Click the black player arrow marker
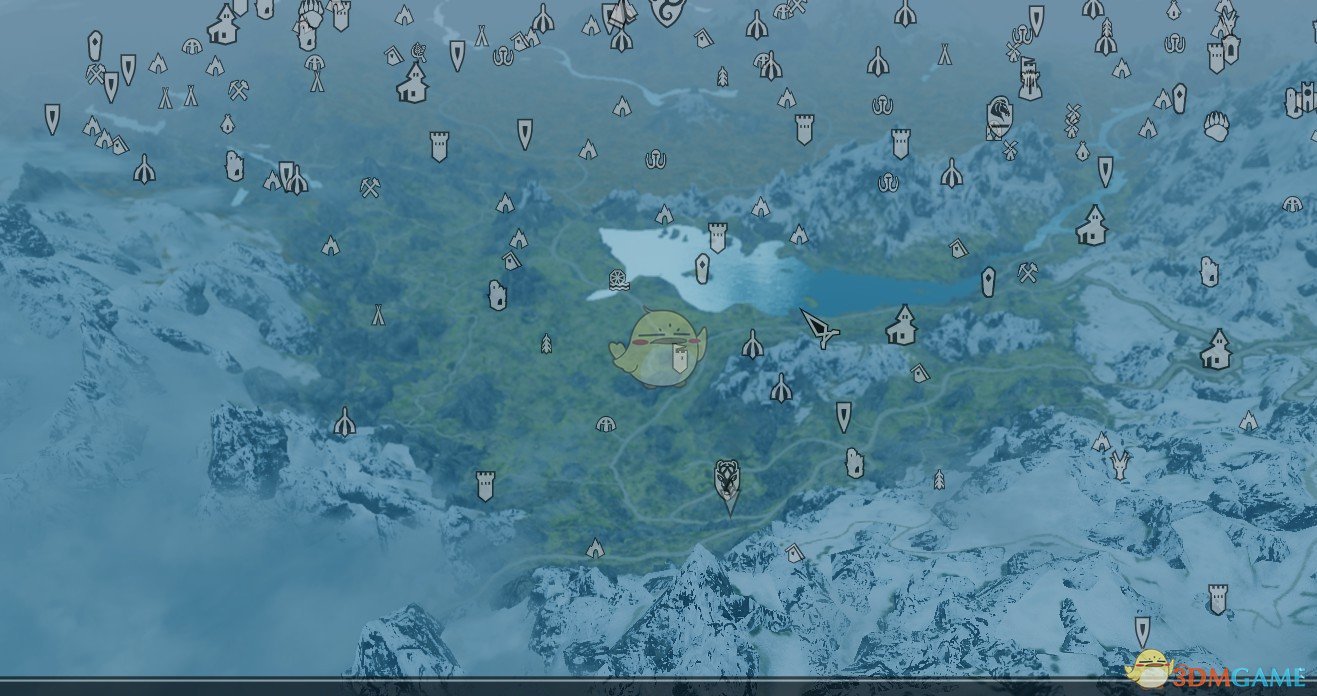 pos(819,328)
